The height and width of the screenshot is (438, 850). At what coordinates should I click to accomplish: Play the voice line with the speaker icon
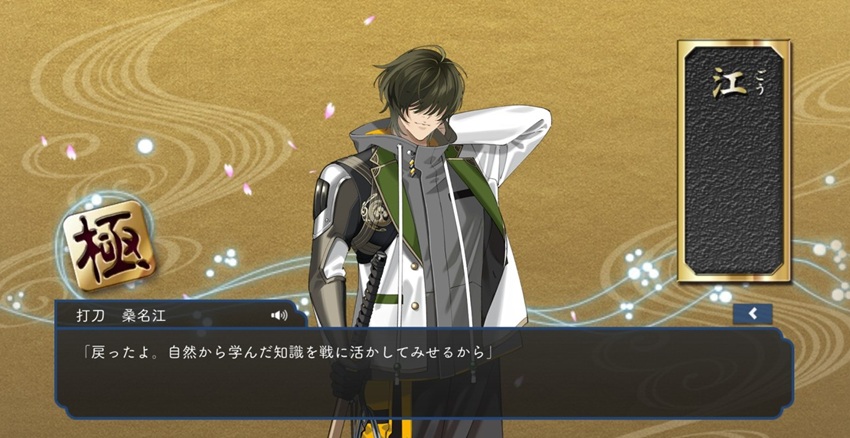(x=279, y=315)
